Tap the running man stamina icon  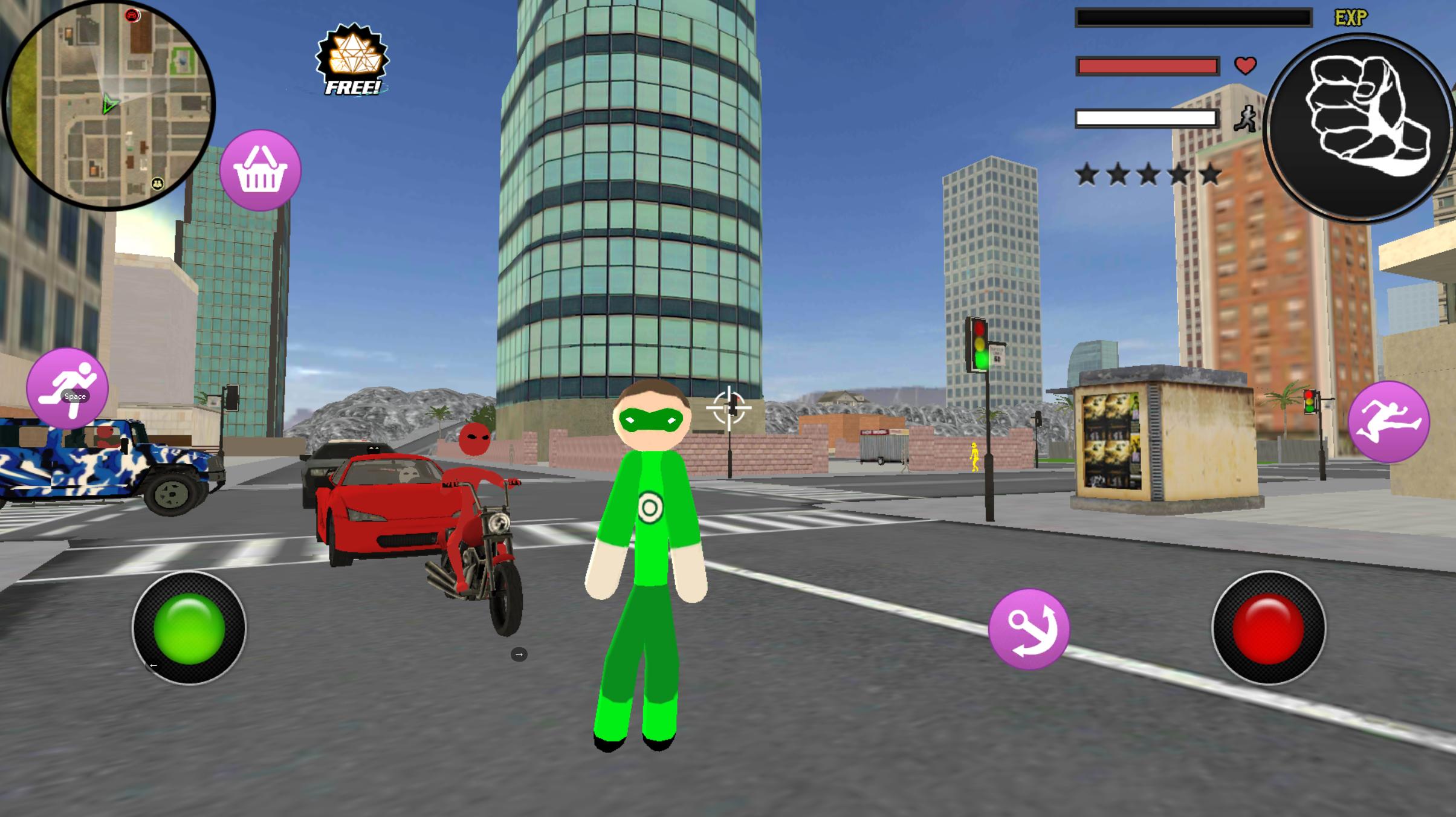(x=1245, y=119)
